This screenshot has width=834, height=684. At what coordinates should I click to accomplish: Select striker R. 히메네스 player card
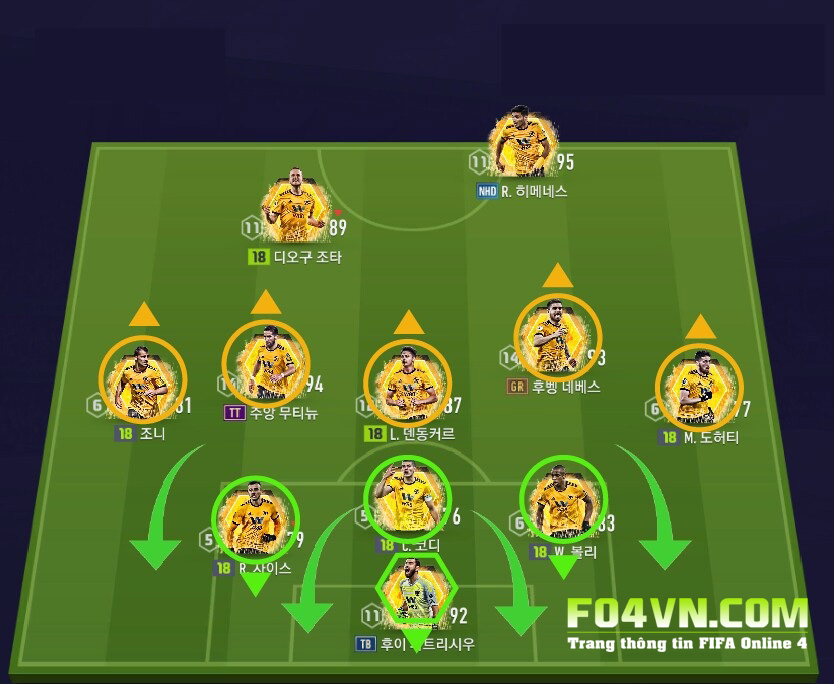point(522,146)
